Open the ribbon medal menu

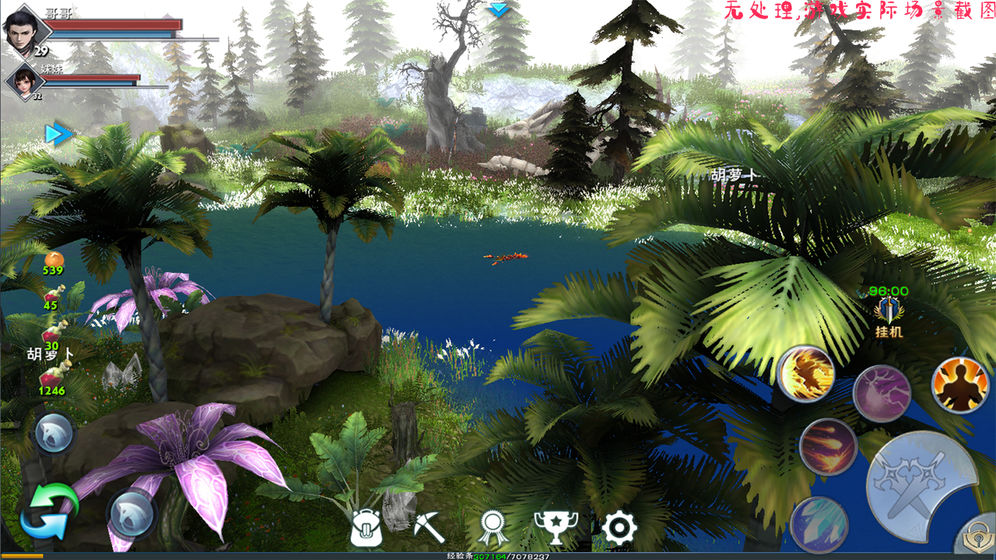[x=490, y=526]
